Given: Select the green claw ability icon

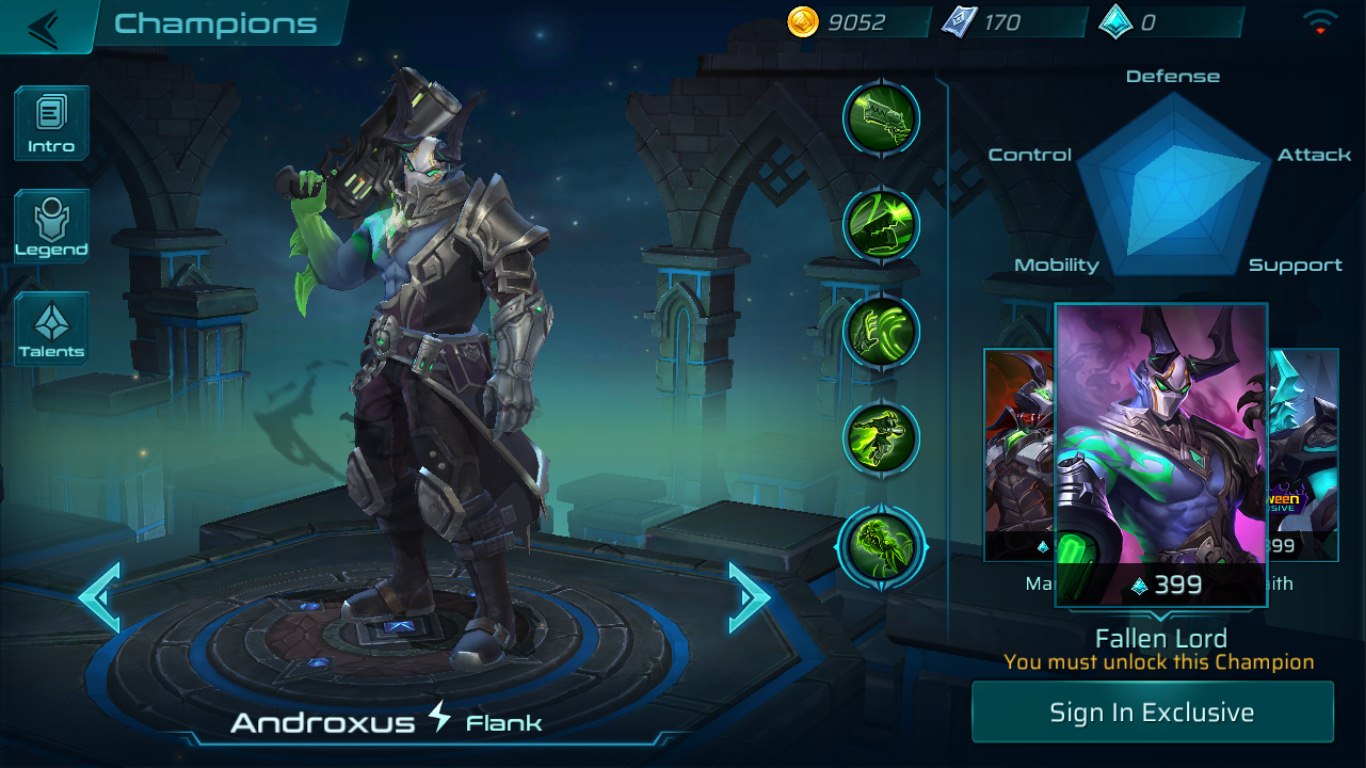Looking at the screenshot, I should 881,331.
